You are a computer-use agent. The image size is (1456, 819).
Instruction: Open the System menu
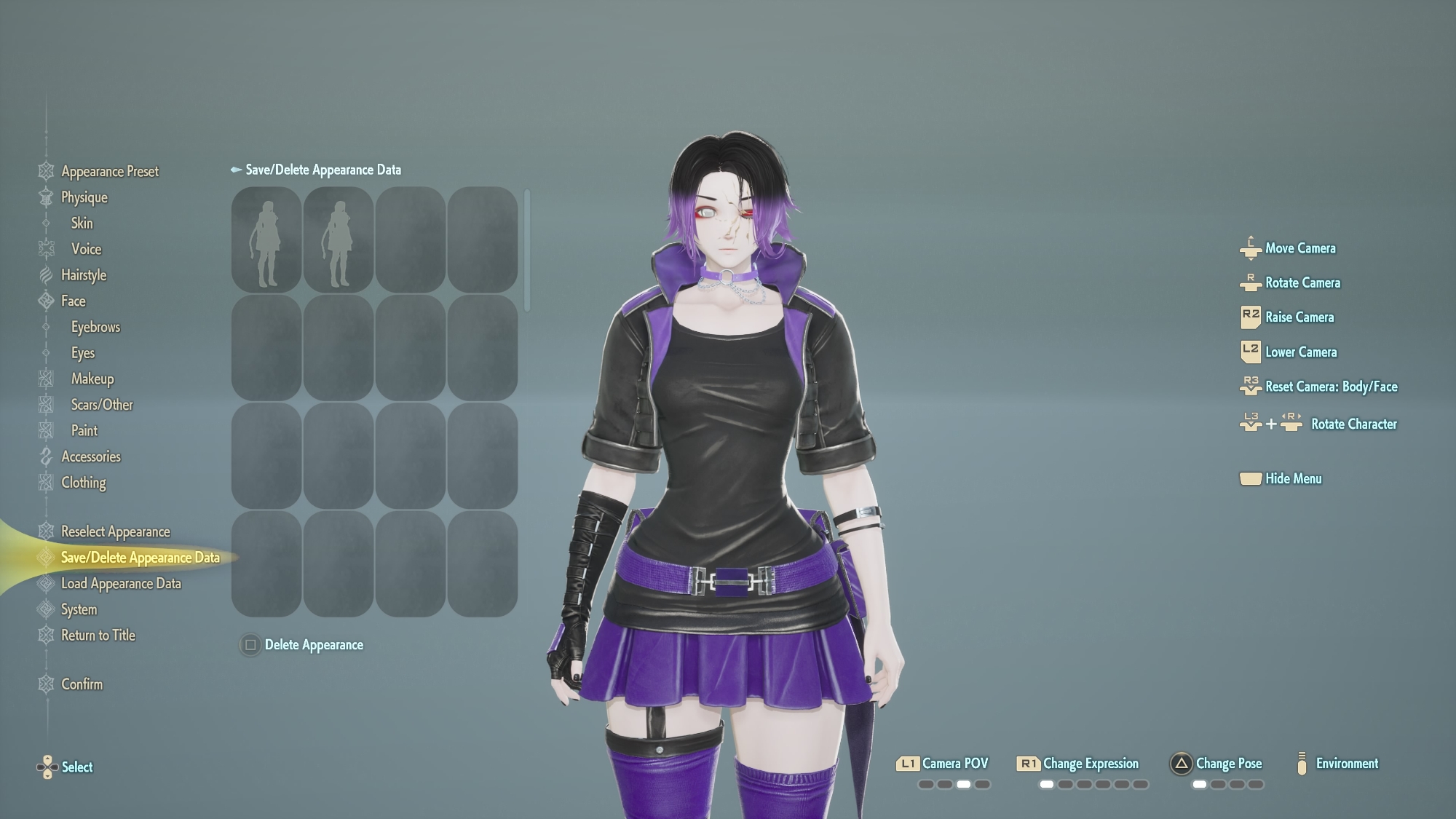pyautogui.click(x=79, y=609)
